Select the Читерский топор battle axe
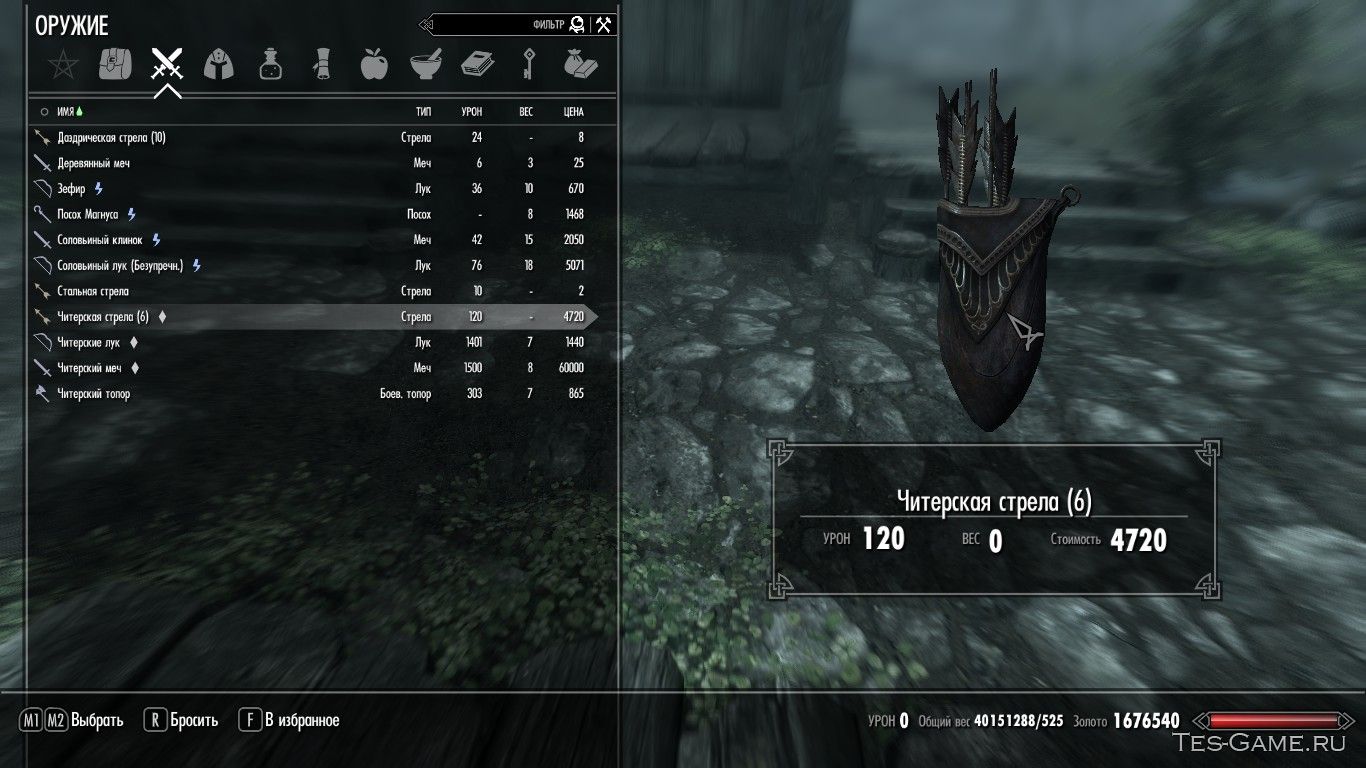The width and height of the screenshot is (1366, 768). (x=93, y=394)
